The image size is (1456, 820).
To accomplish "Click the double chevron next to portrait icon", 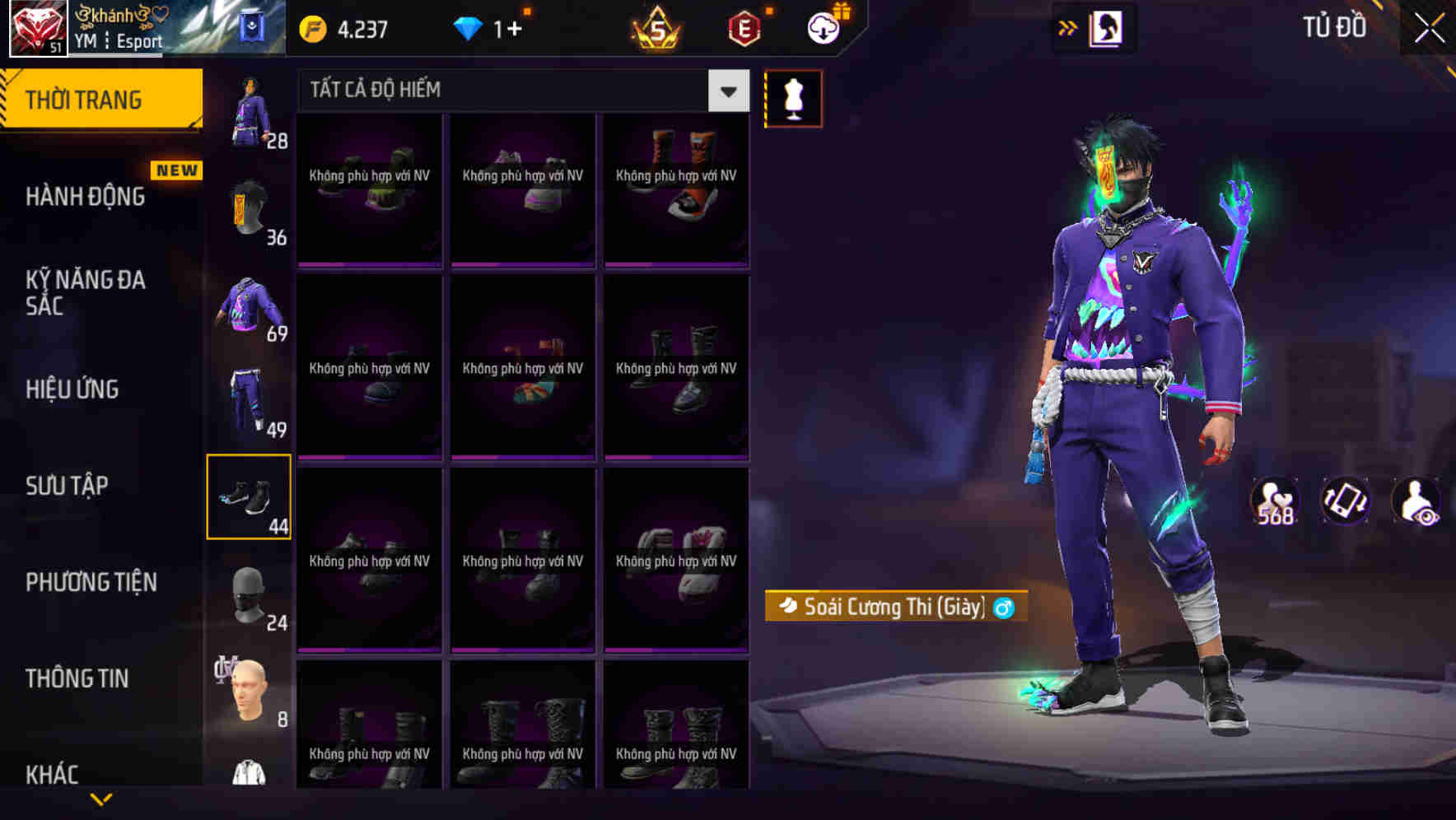I will [x=1066, y=27].
